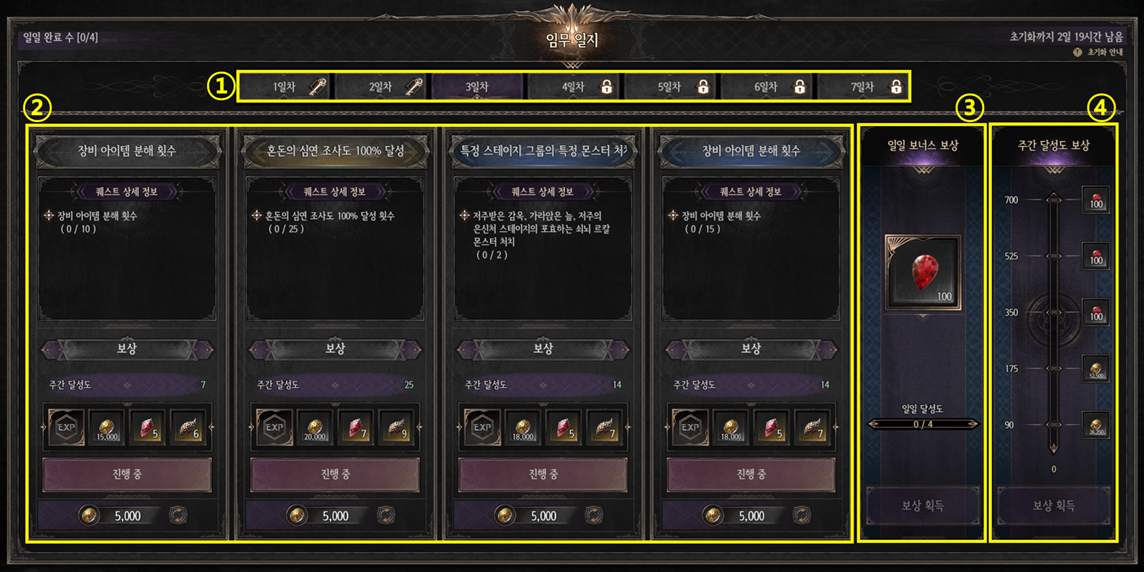Claim reward in 일일 보너스 보상 panel
The image size is (1144, 572).
(x=922, y=506)
